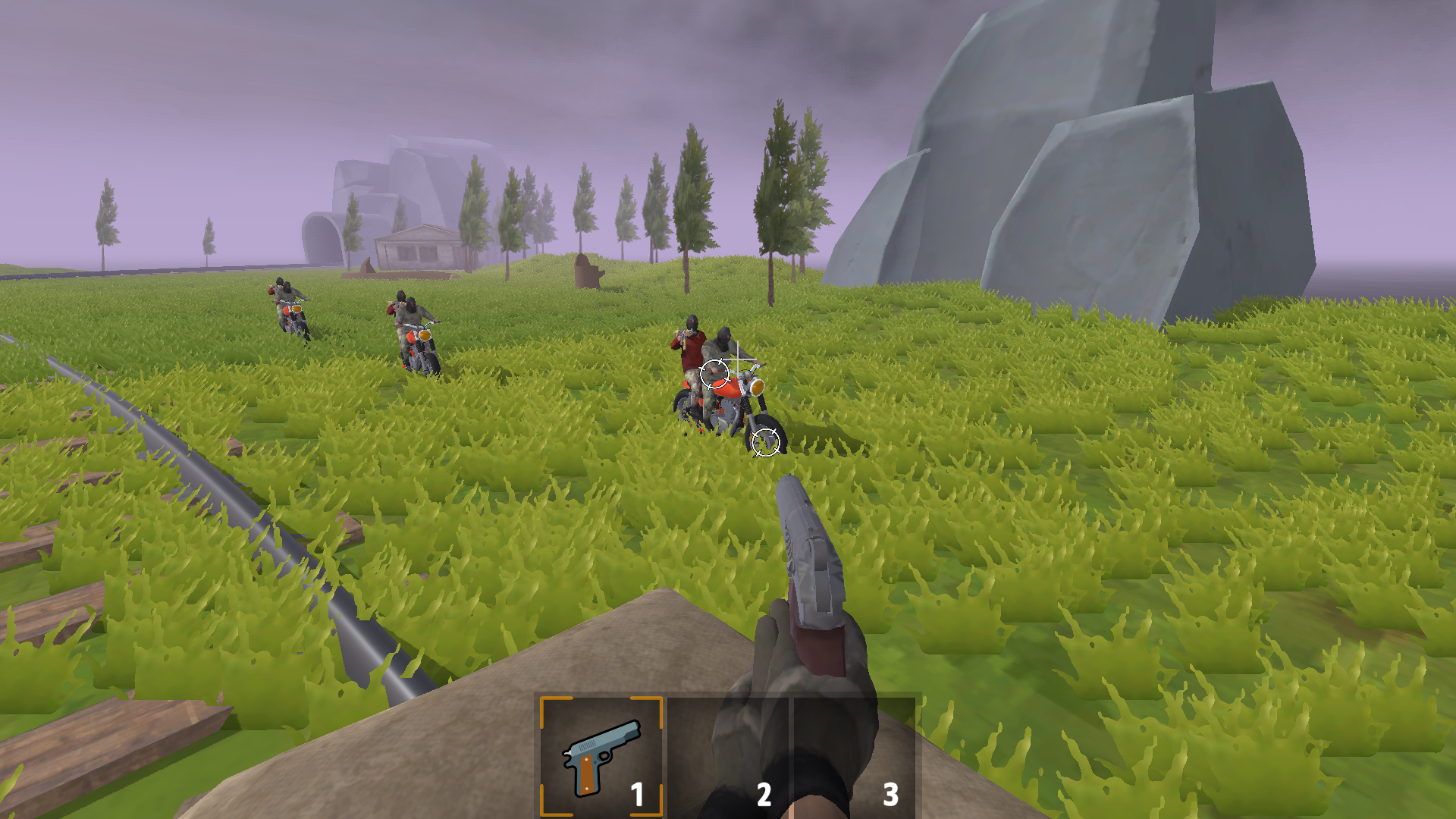The width and height of the screenshot is (1456, 819).
Task: Click the number 1 label on the pistol slot
Action: (637, 792)
